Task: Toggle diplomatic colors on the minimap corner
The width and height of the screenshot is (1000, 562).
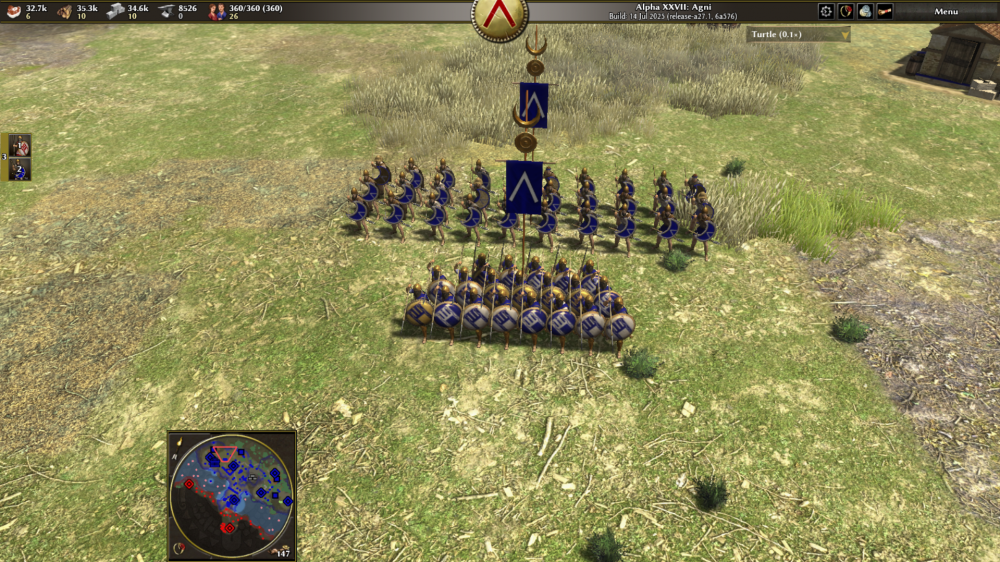Action: (180, 547)
